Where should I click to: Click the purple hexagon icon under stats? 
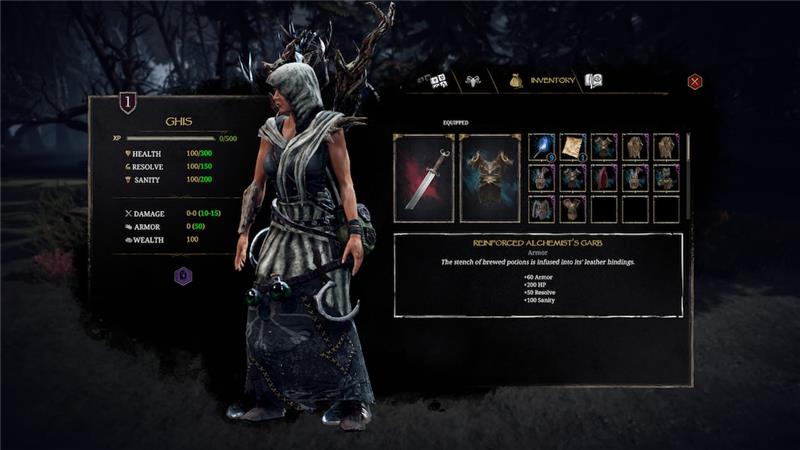click(183, 276)
